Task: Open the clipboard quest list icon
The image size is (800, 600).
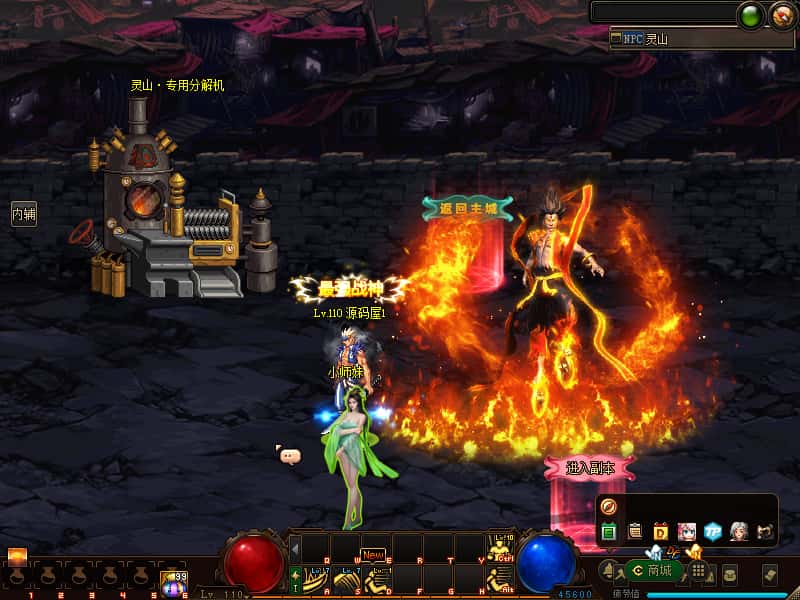Action: (634, 531)
